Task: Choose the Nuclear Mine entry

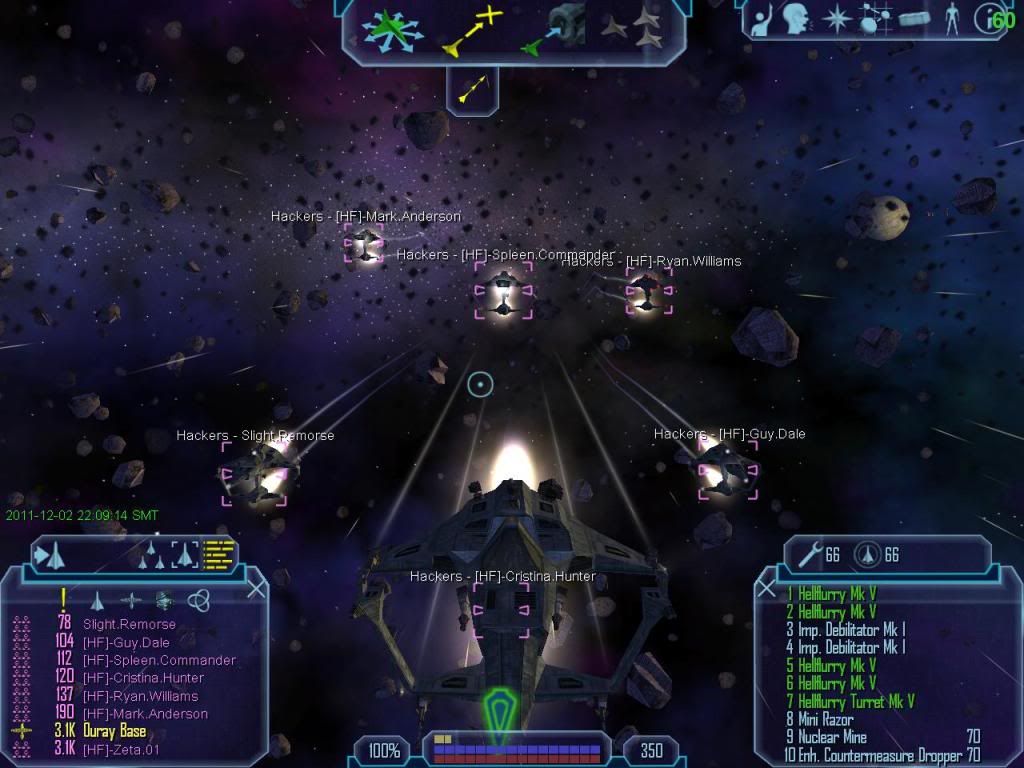Action: (832, 738)
